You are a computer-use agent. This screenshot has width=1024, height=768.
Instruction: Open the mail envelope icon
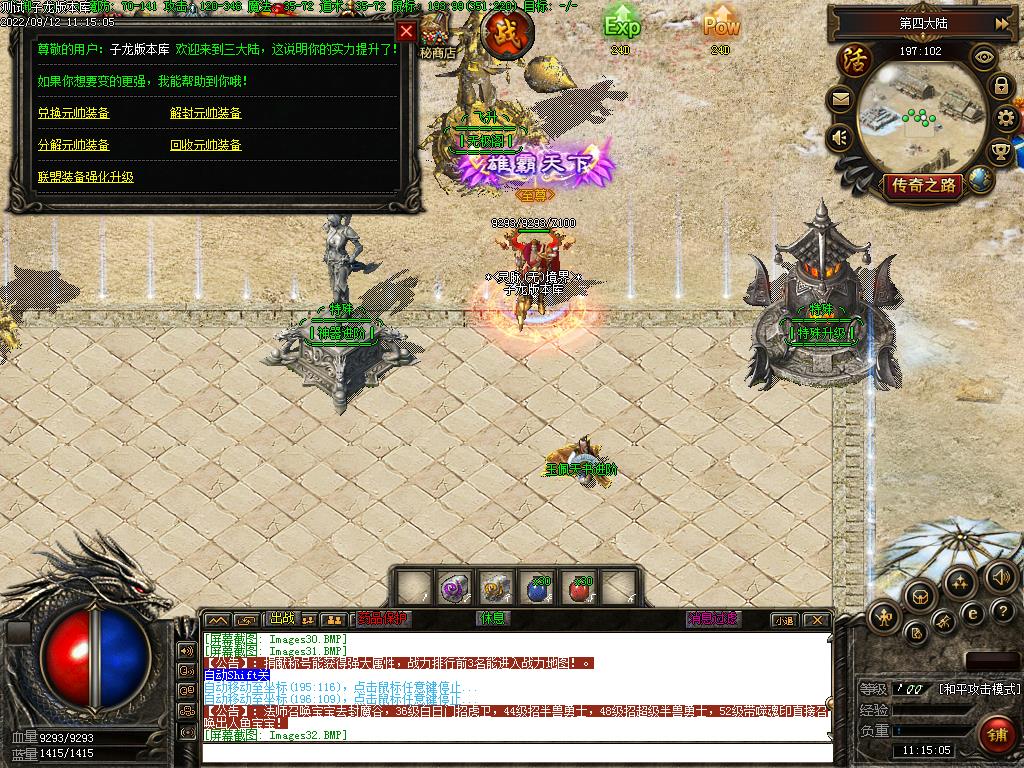point(840,99)
